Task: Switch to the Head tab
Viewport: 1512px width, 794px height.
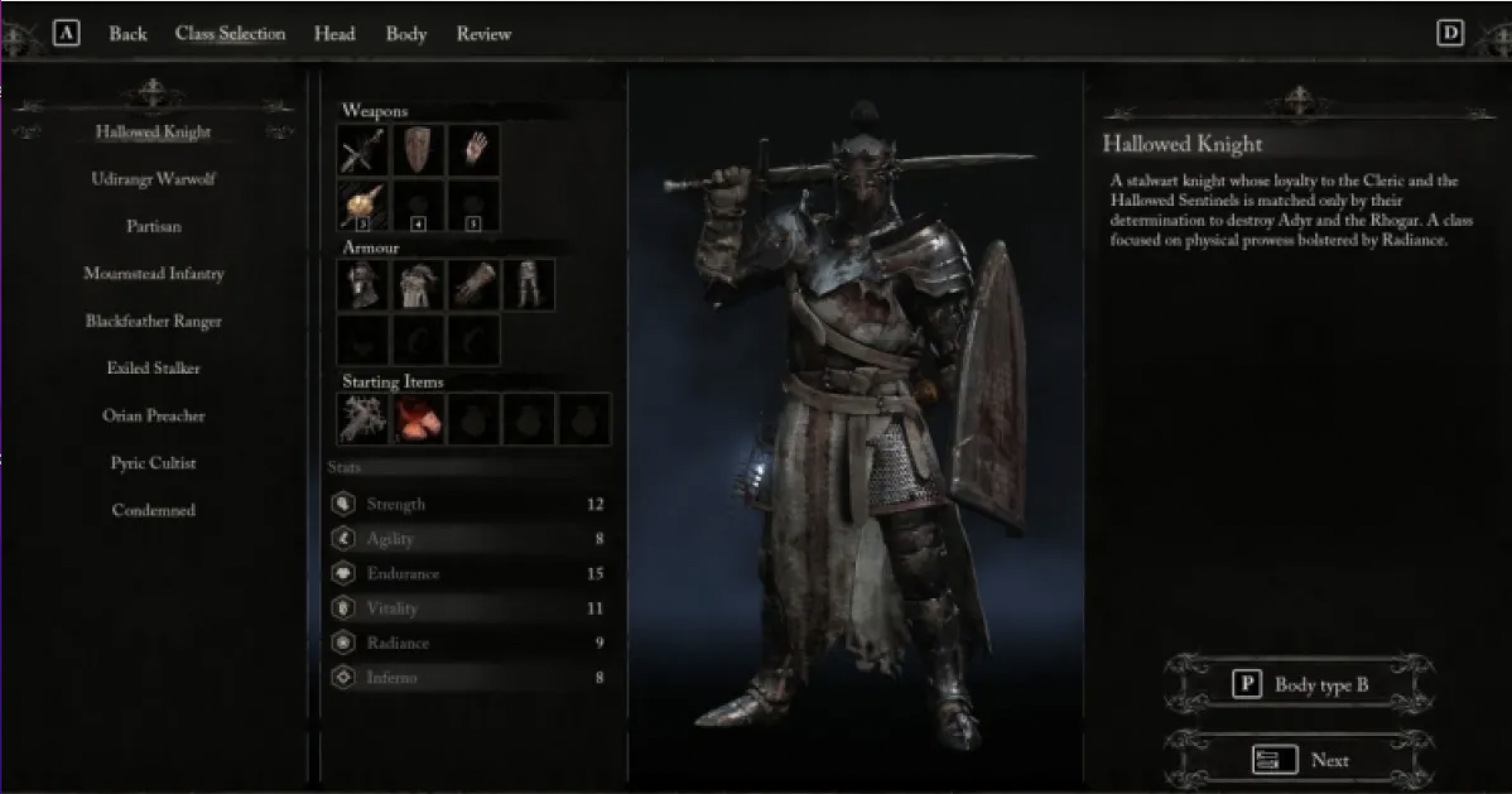Action: 335,34
